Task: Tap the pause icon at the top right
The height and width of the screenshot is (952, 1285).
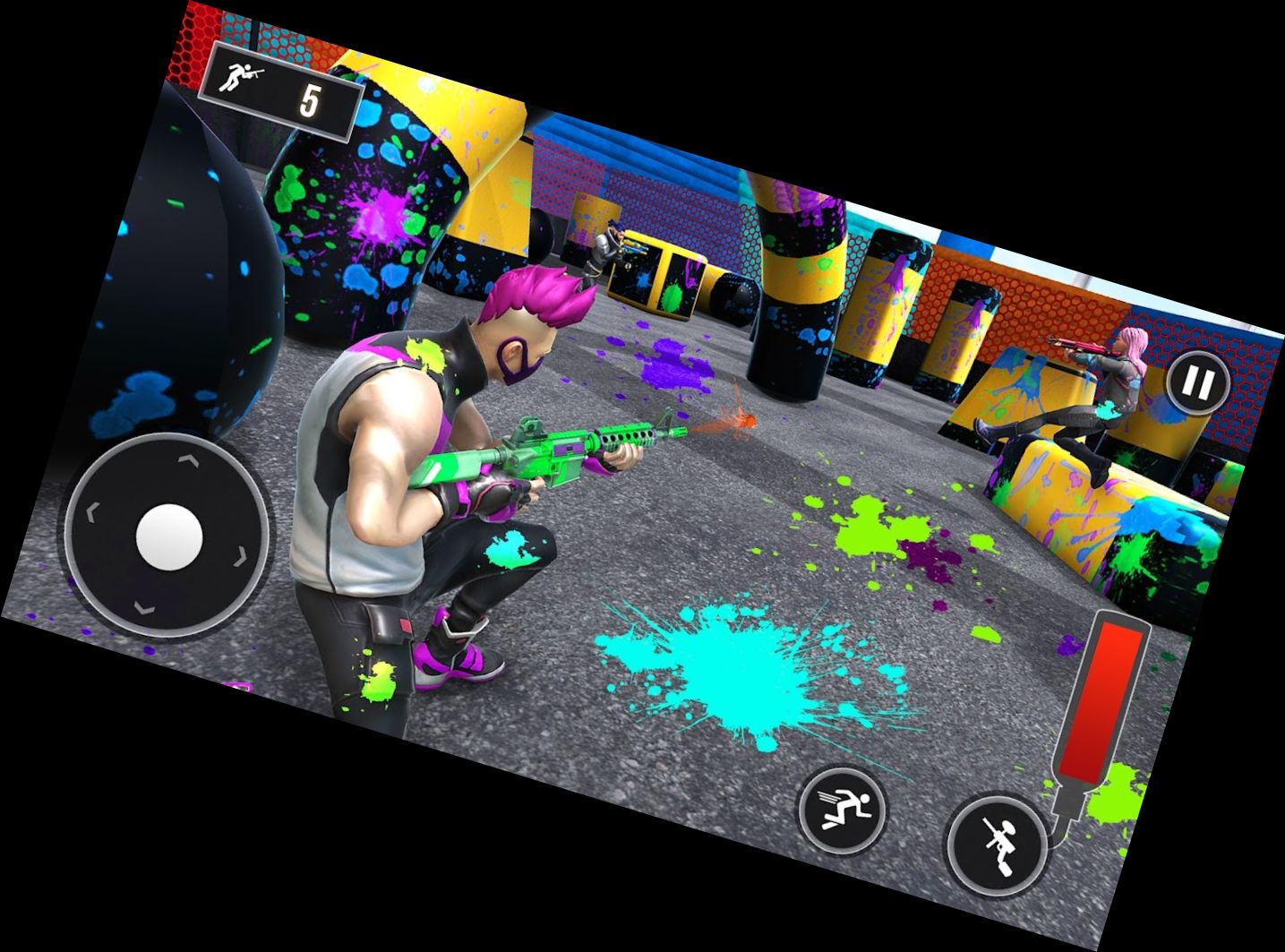Action: (1197, 383)
